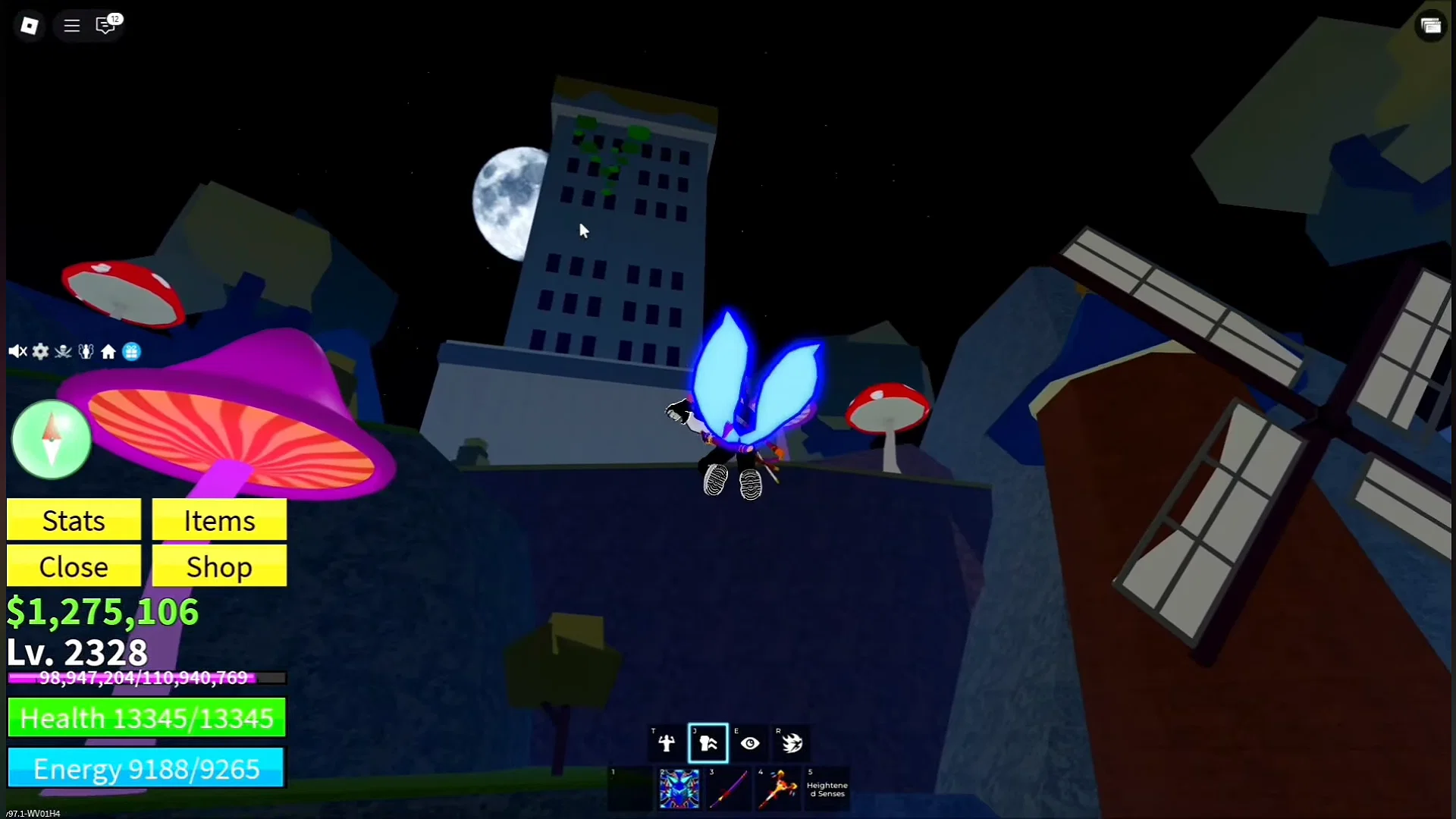Viewport: 1456px width, 819px height.
Task: Open the Shop button
Action: (x=218, y=566)
